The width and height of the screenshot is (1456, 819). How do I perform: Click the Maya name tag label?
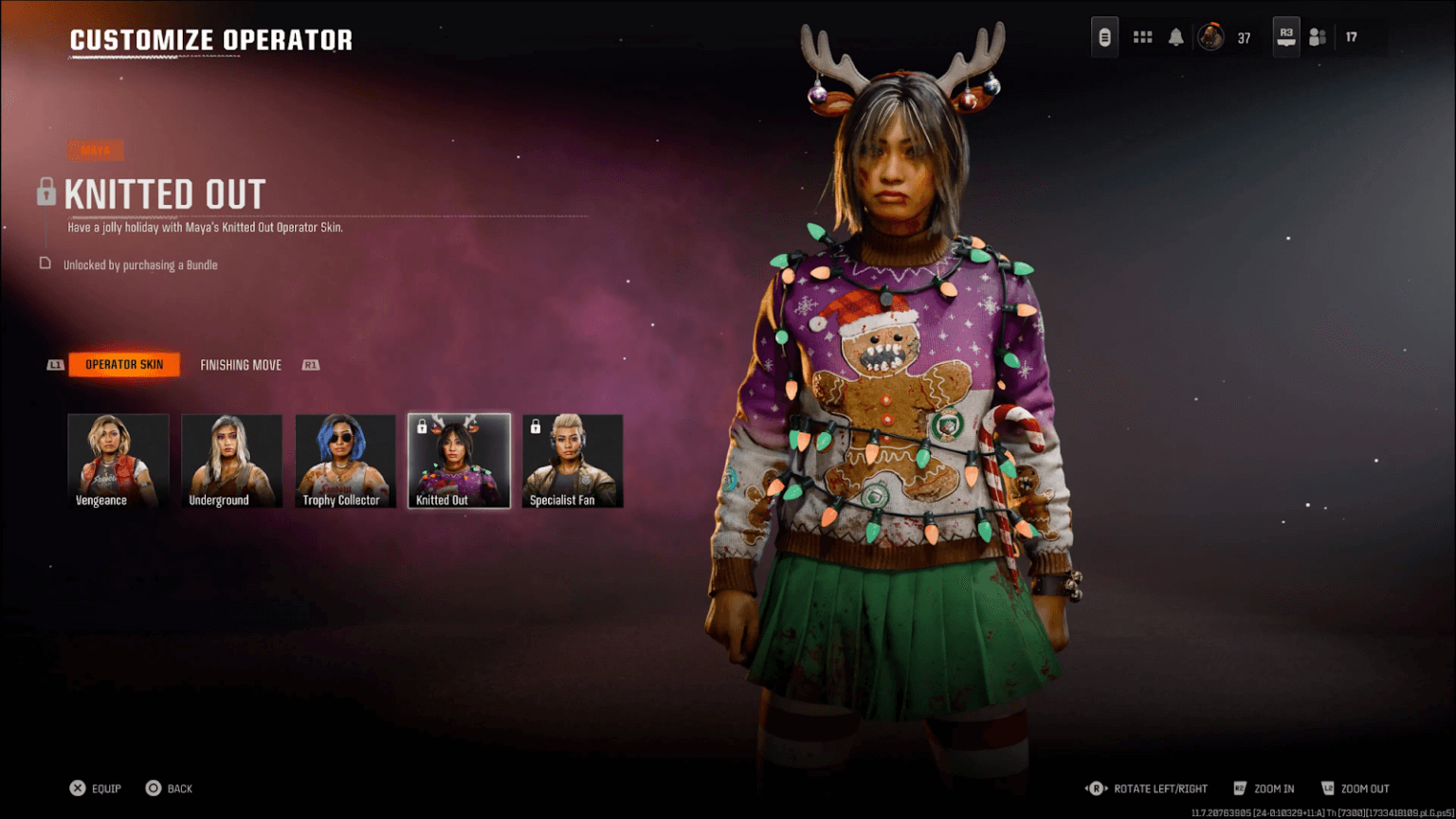coord(95,150)
